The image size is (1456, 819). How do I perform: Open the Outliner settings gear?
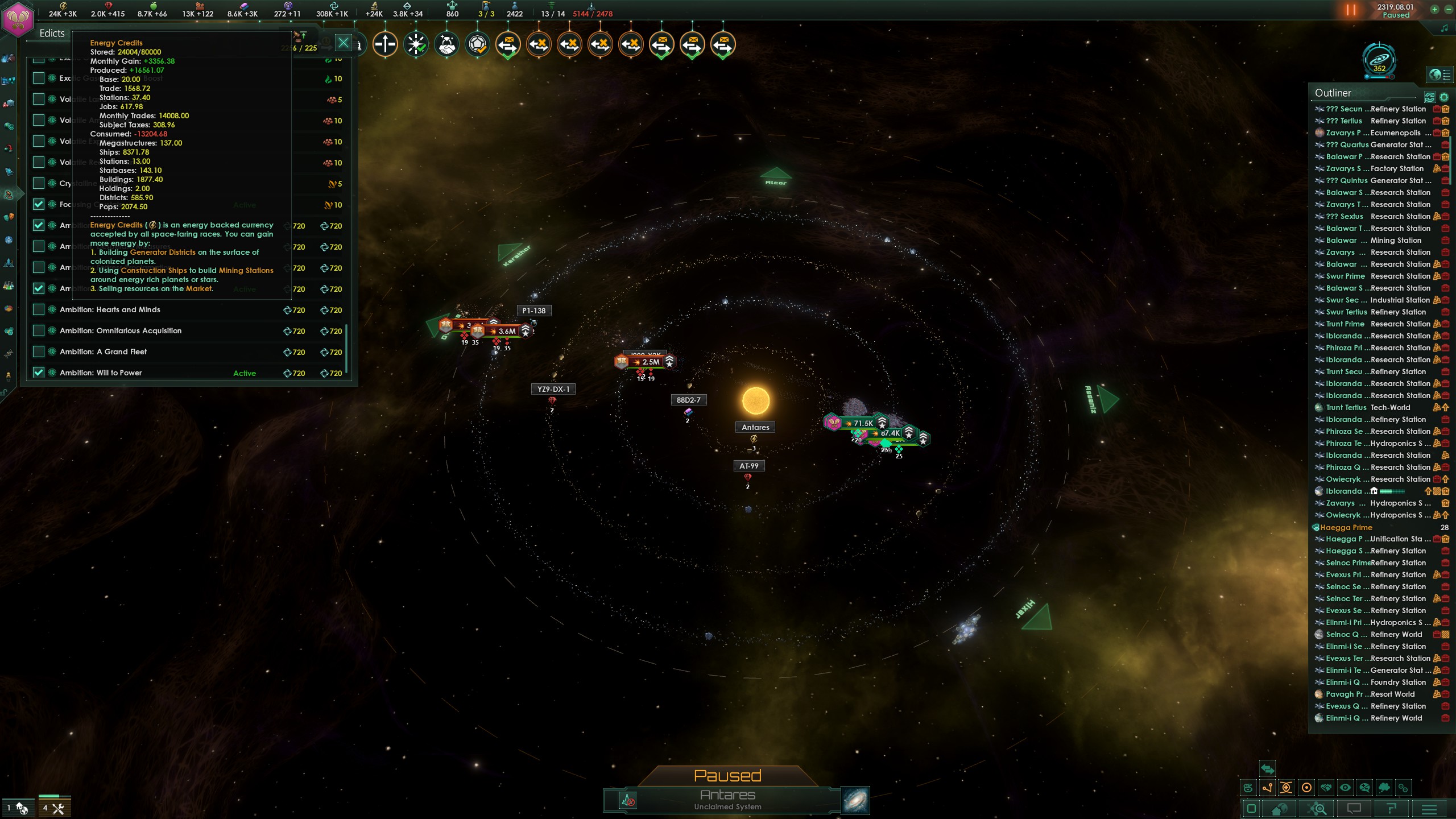pyautogui.click(x=1443, y=97)
